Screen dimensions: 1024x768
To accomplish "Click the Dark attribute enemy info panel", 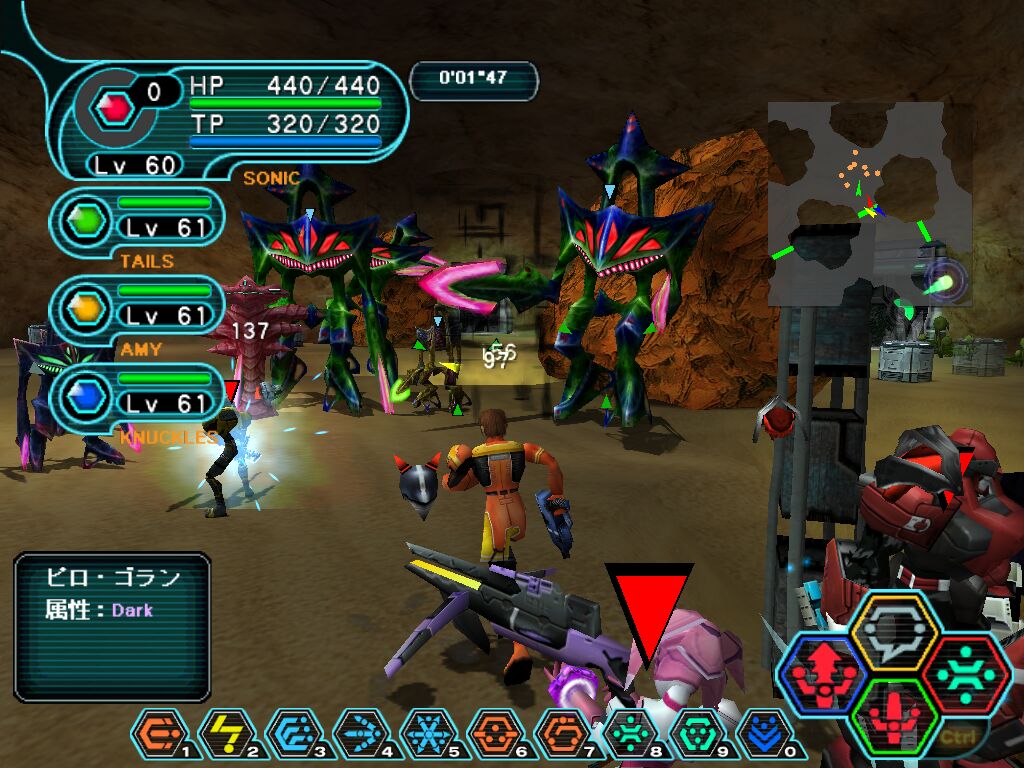I will pos(112,626).
